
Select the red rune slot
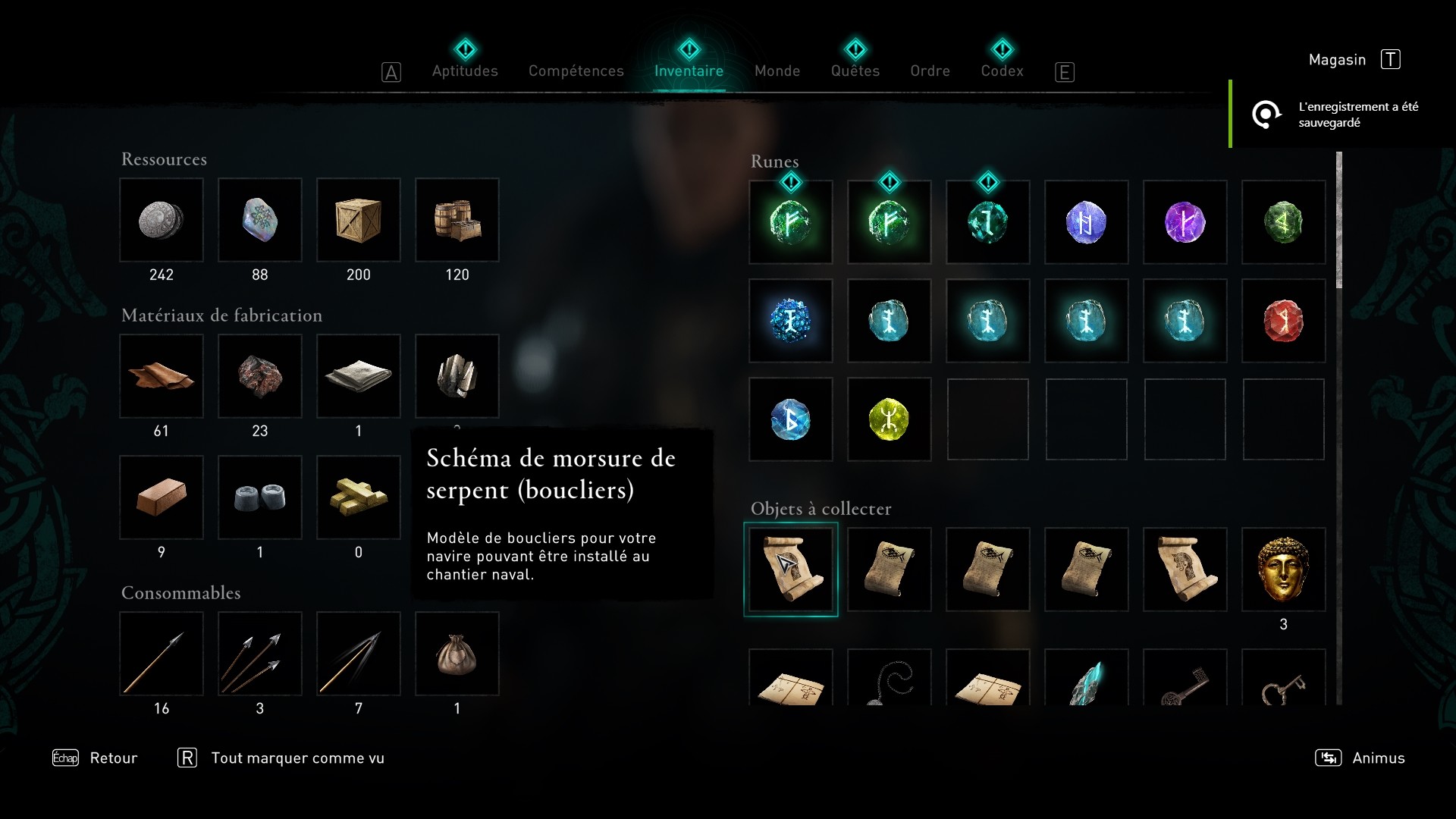(1283, 321)
